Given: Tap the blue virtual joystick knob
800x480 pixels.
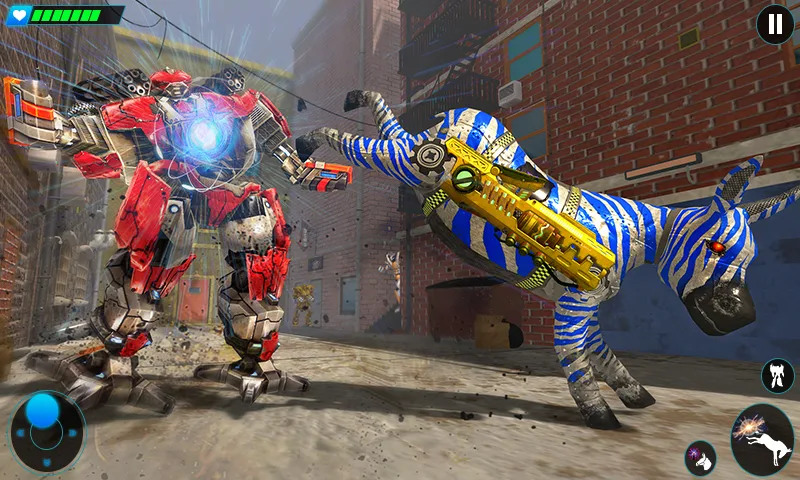Looking at the screenshot, I should pos(43,410).
